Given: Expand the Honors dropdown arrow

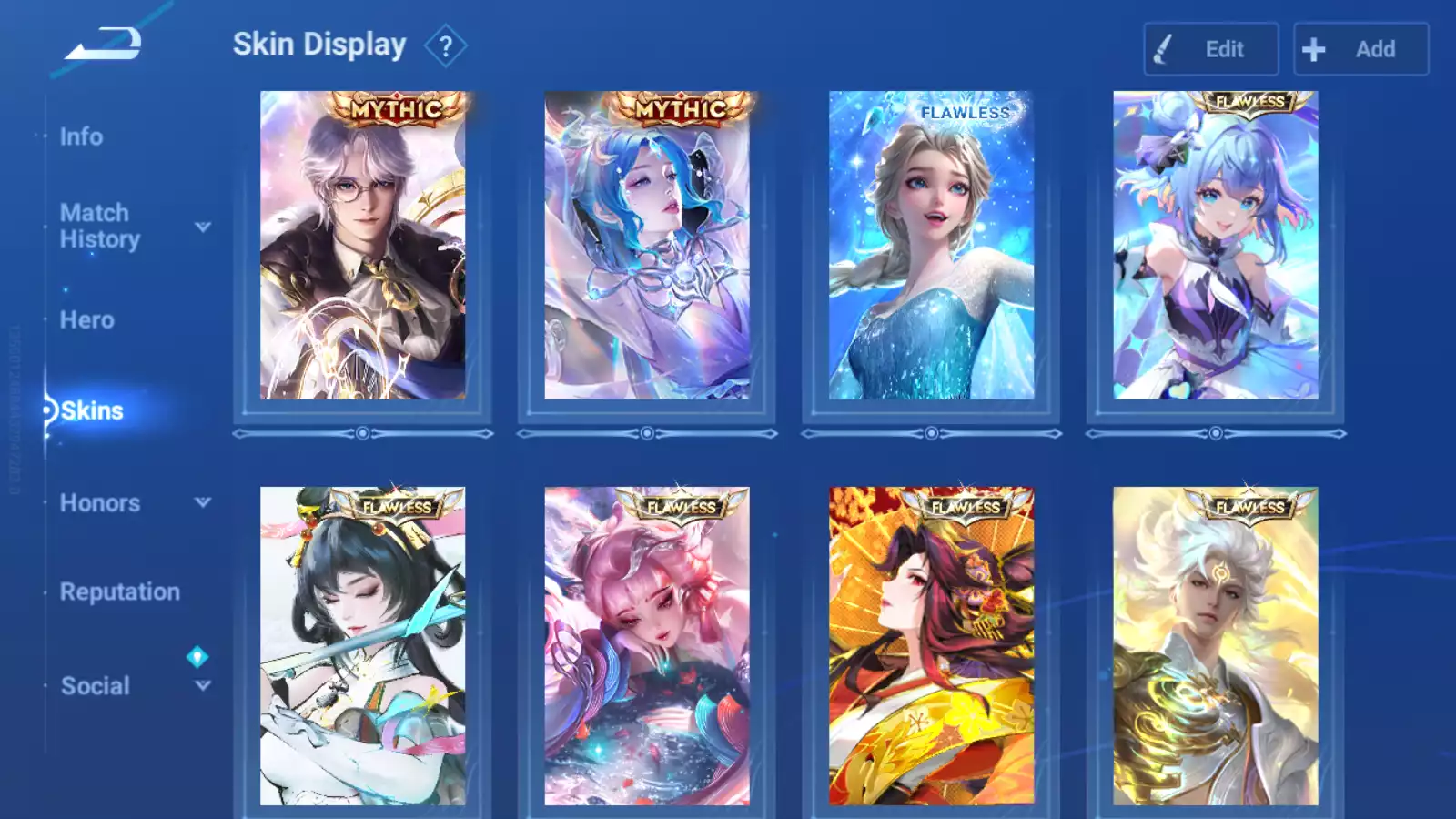Looking at the screenshot, I should [203, 502].
